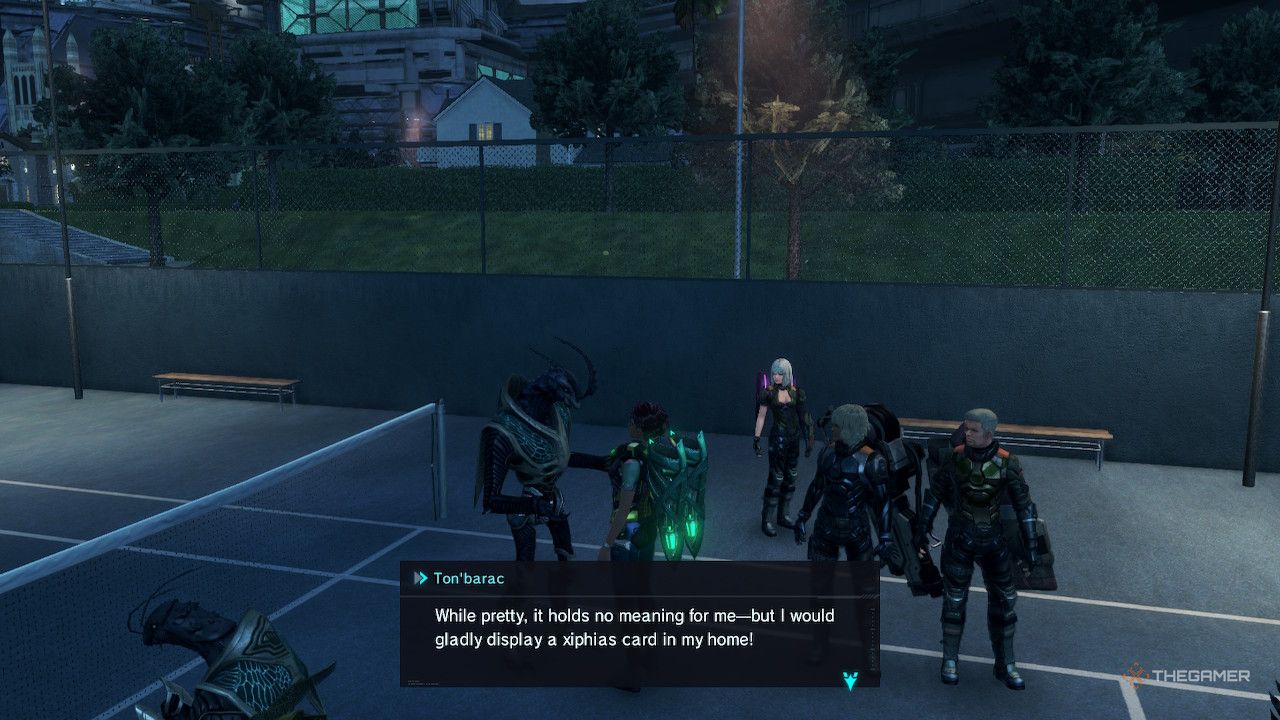Click the streetlight pole above the court

(740, 100)
